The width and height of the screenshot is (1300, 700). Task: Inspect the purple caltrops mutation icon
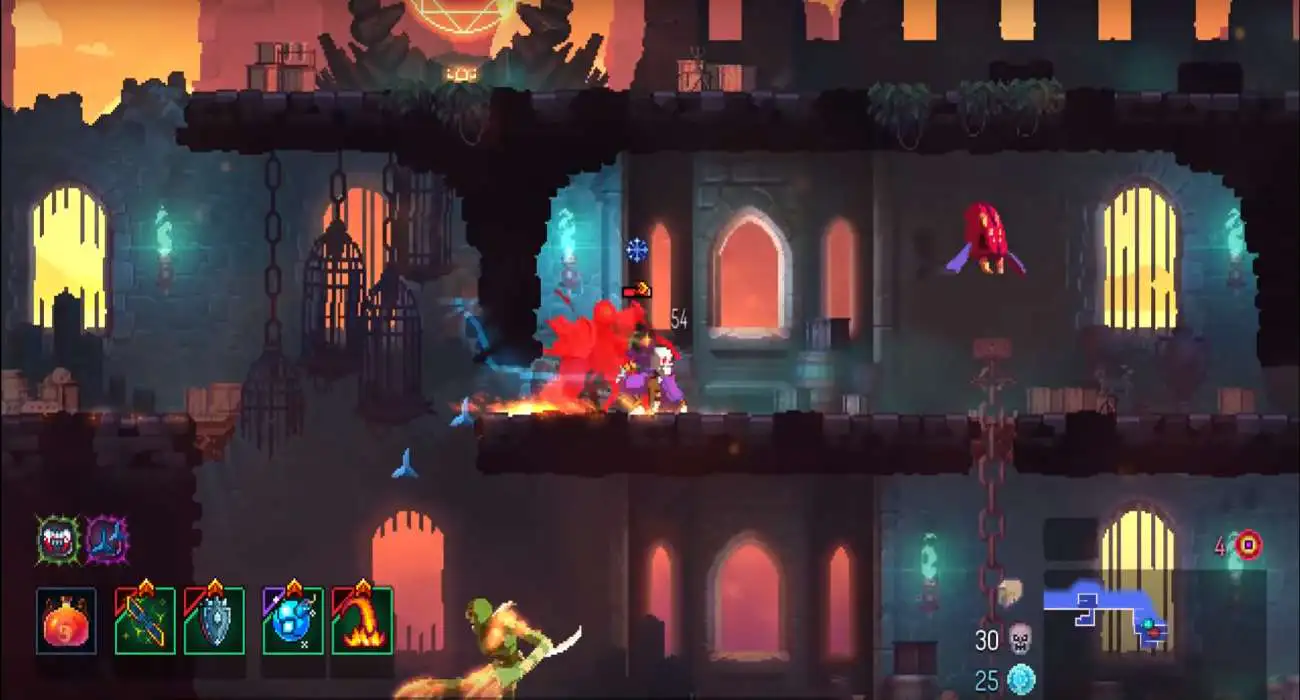pos(106,540)
